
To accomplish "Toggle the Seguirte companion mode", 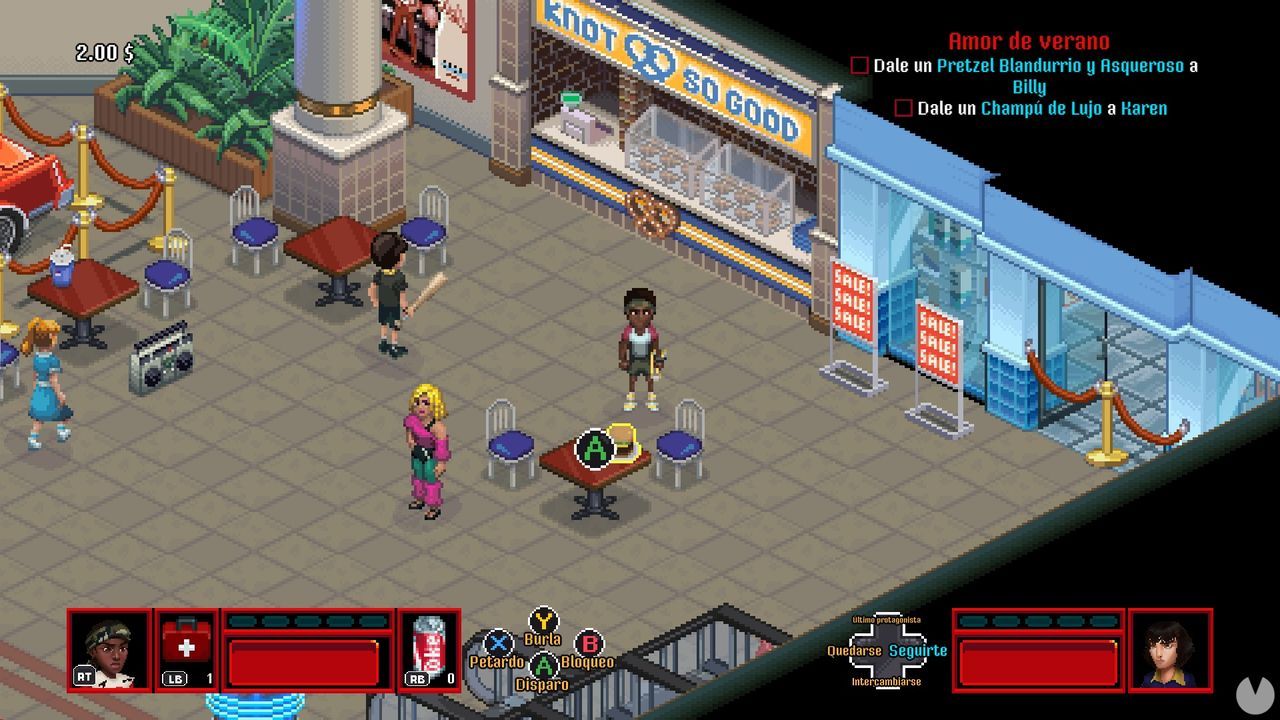I will point(917,650).
